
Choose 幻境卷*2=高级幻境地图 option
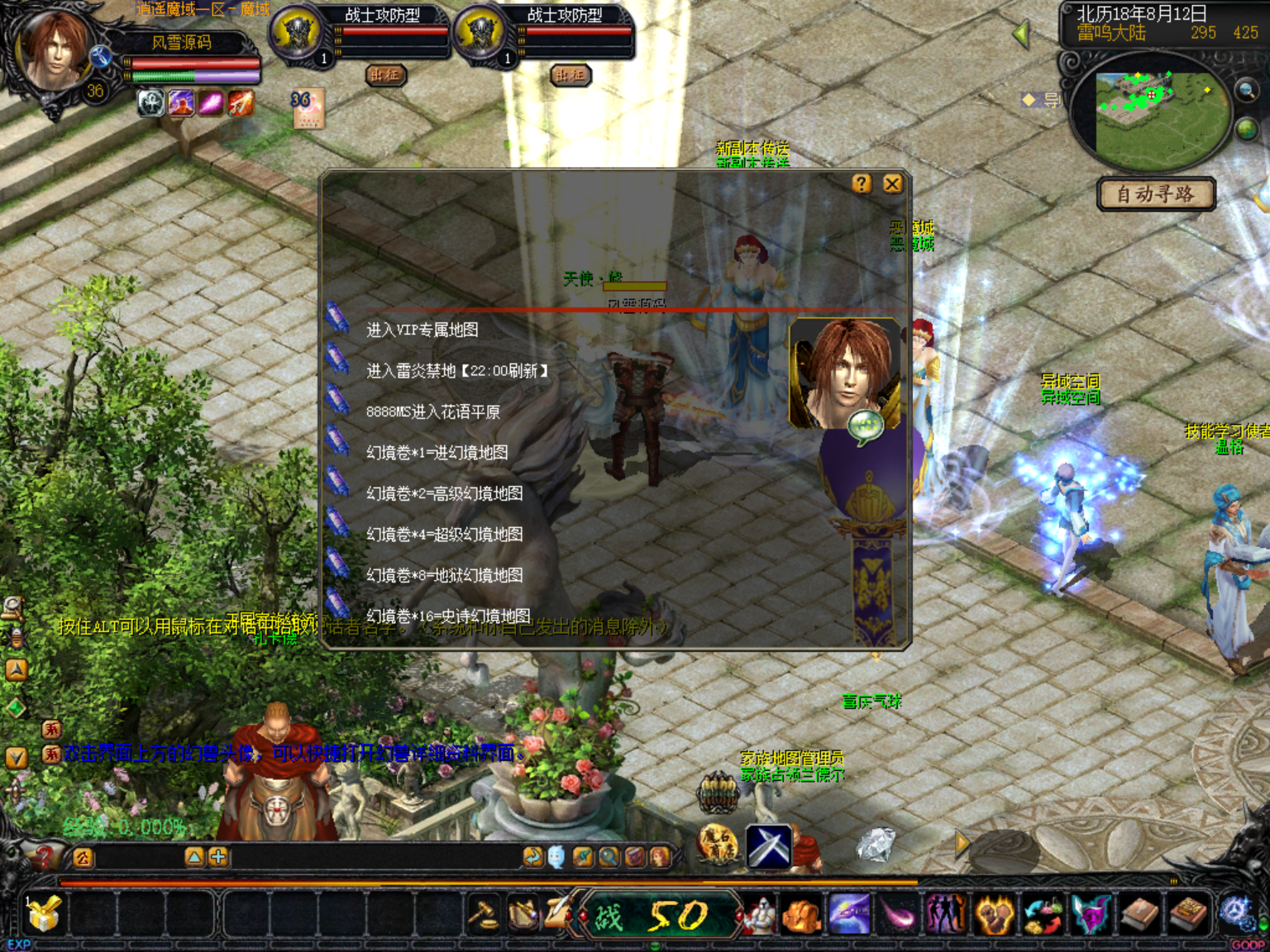[444, 493]
